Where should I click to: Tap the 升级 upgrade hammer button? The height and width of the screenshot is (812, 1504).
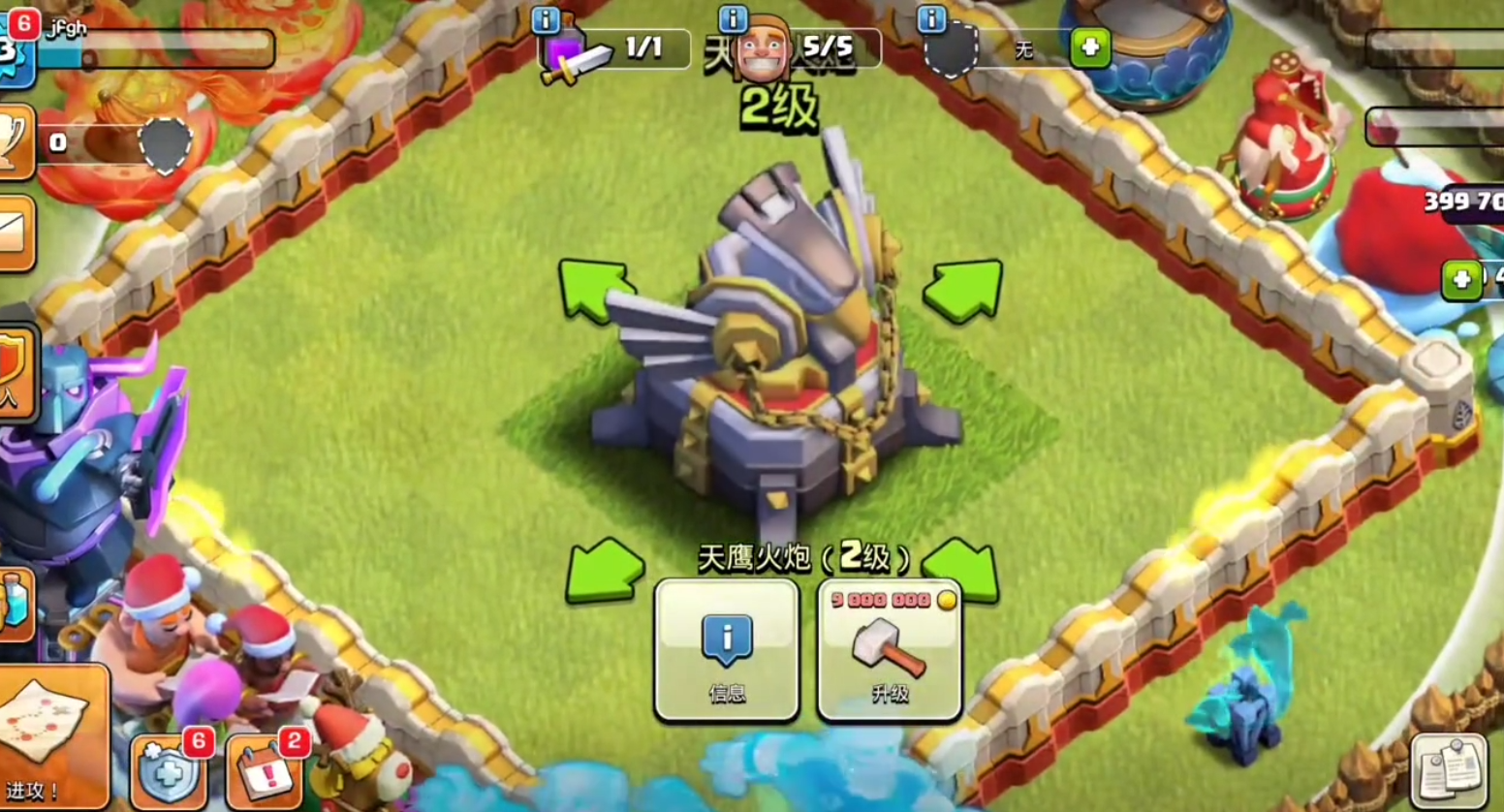(890, 650)
